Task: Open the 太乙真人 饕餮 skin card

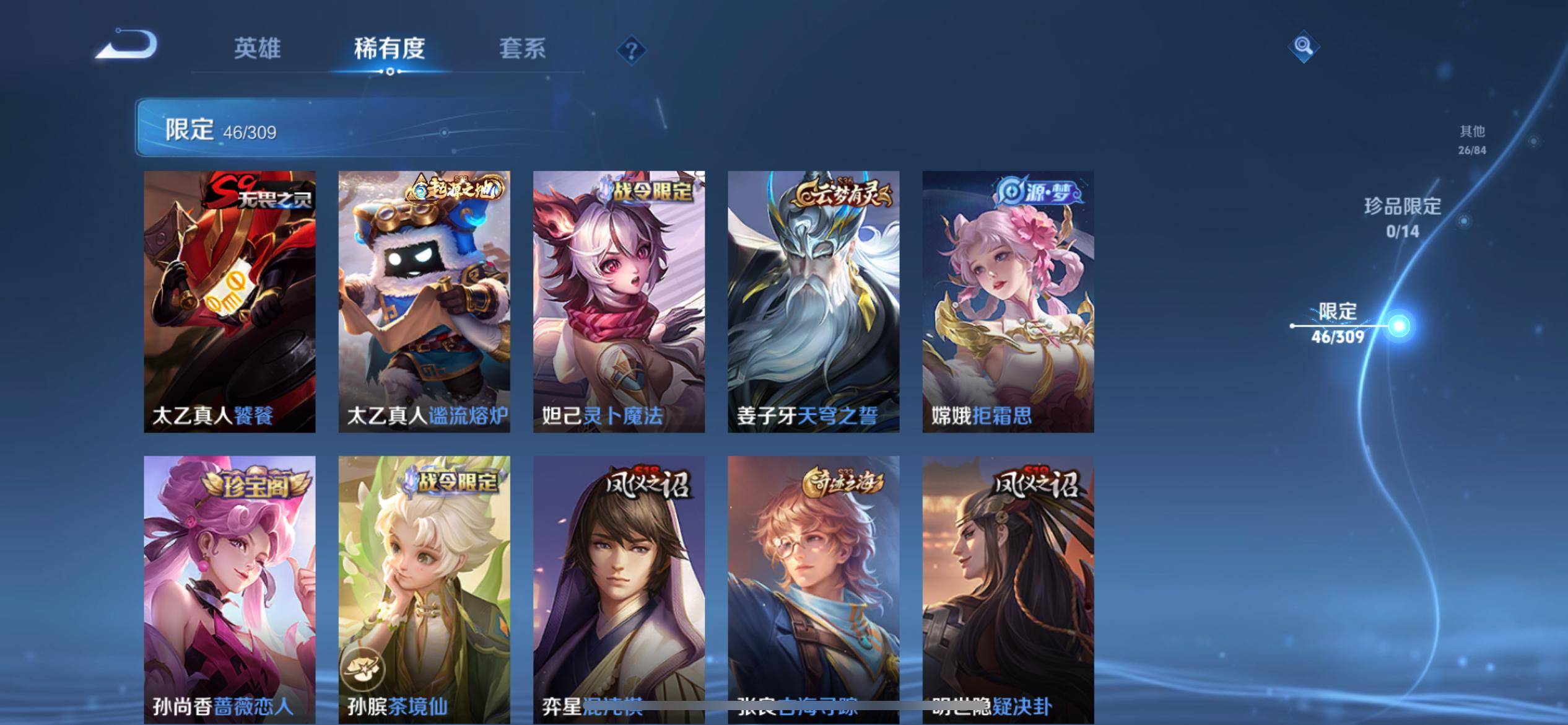Action: pos(230,302)
